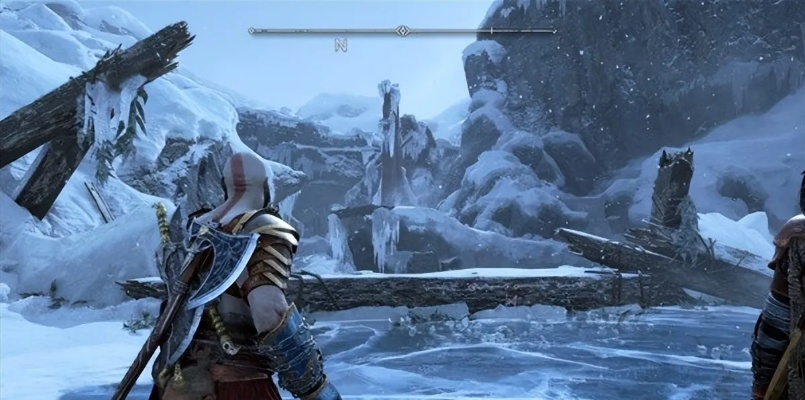
Task: Click the compass bar's diamond objective marker
Action: (402, 31)
